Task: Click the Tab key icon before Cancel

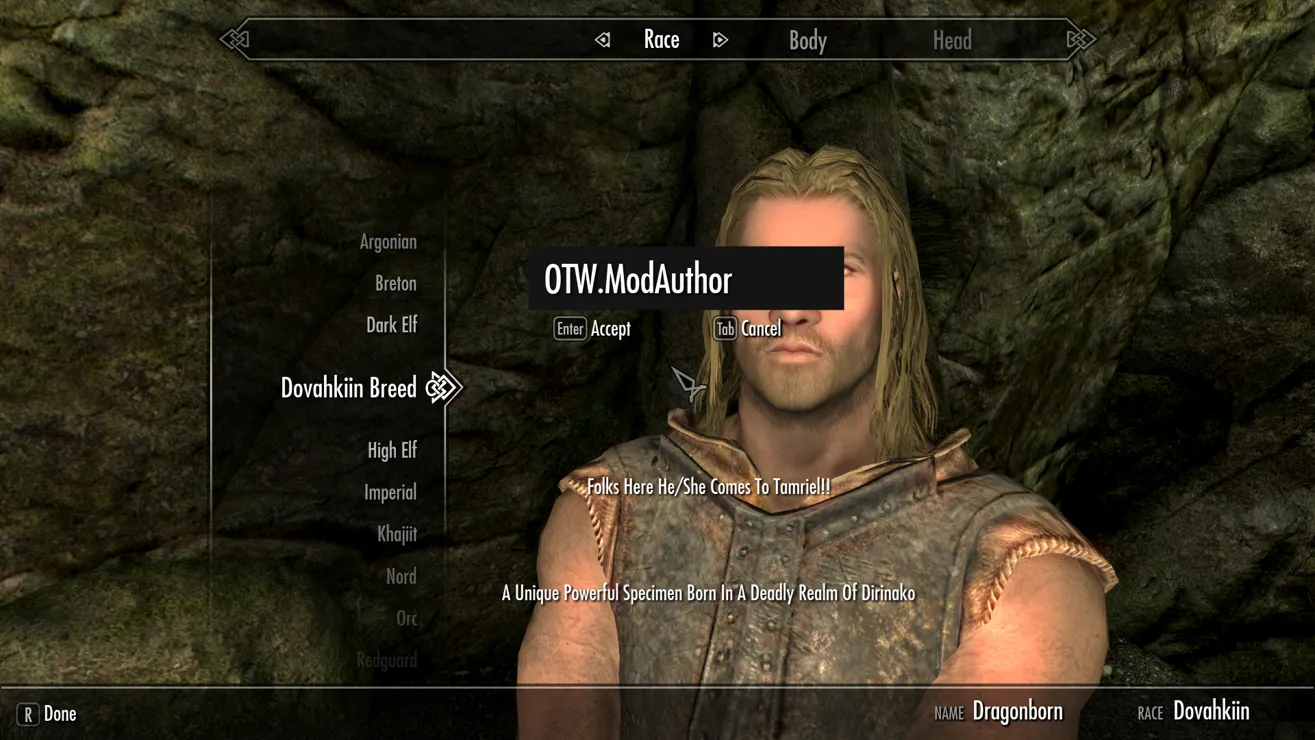Action: 724,328
